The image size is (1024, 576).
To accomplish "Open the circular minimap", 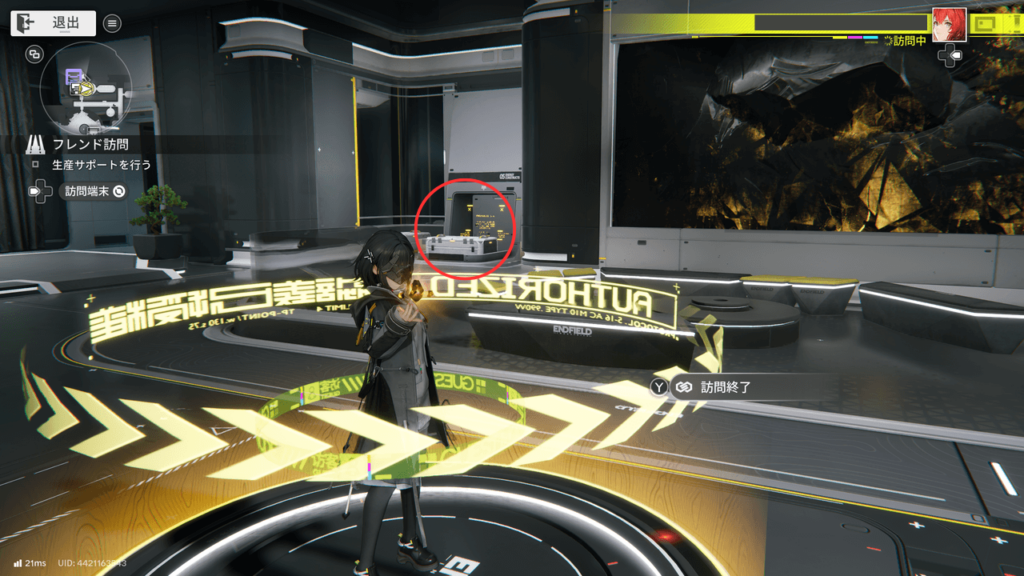I will 85,91.
